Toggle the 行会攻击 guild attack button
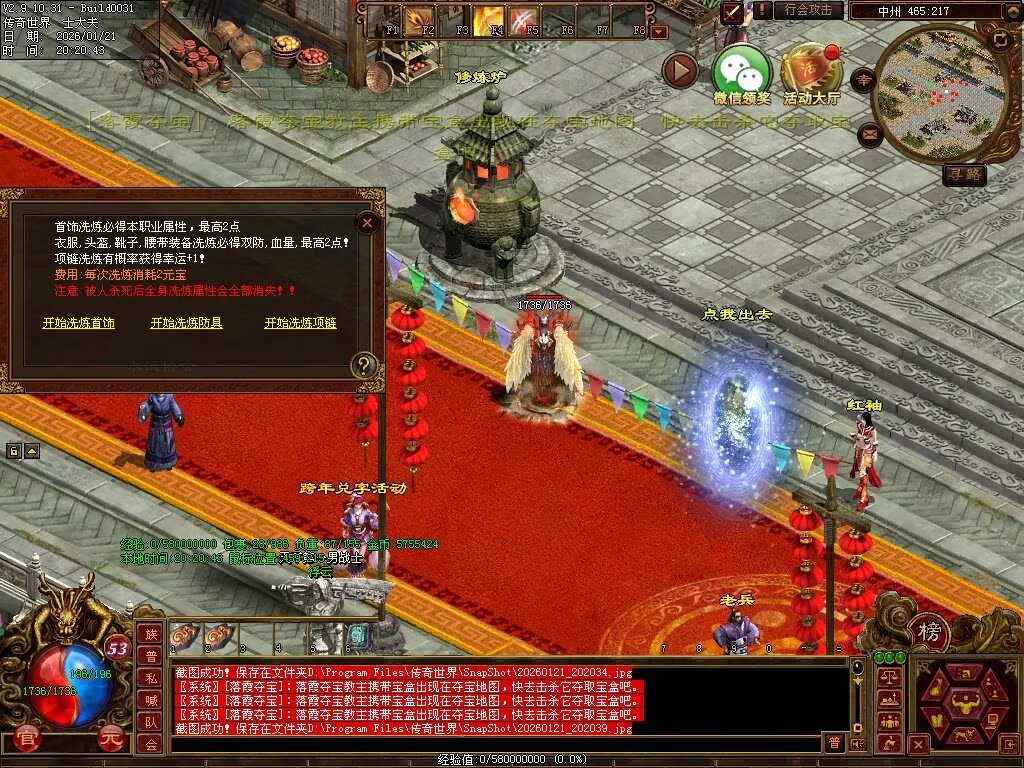The image size is (1024, 768). point(808,10)
